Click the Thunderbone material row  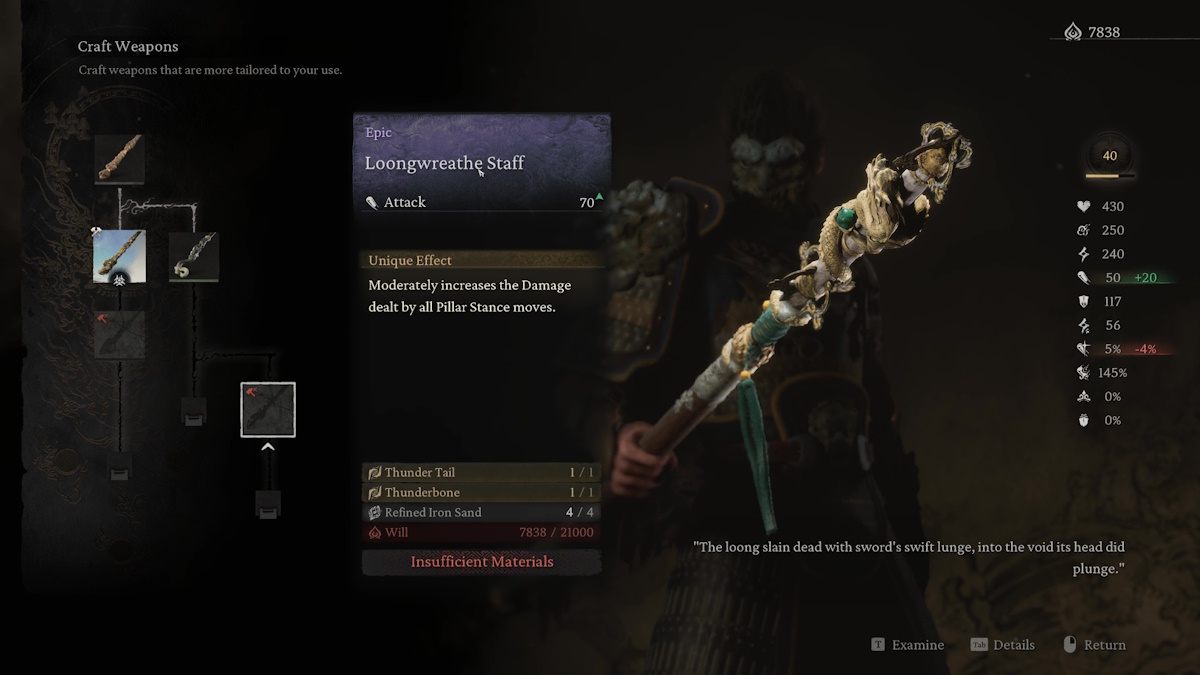tap(481, 492)
